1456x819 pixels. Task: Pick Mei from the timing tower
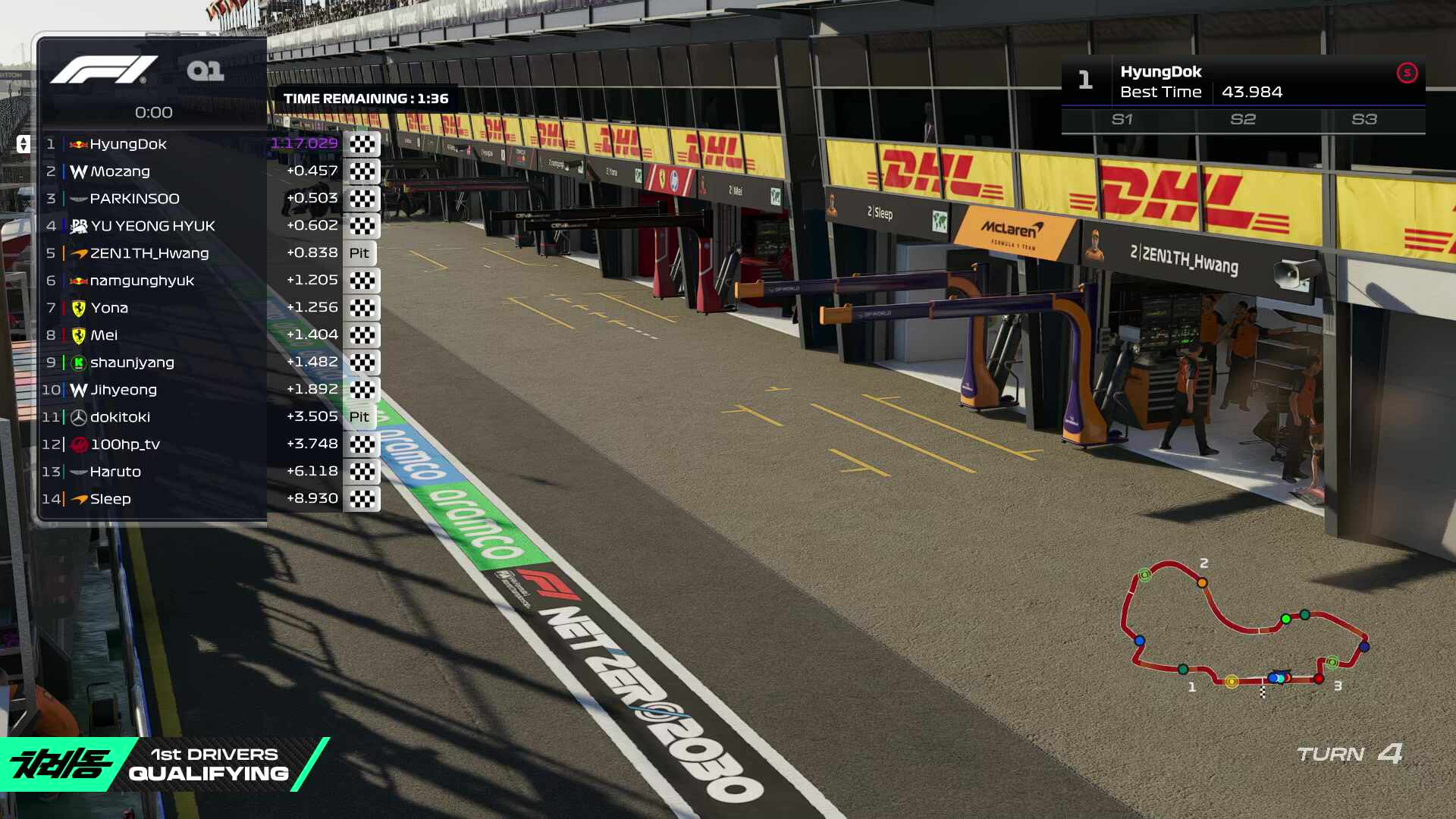click(x=104, y=335)
